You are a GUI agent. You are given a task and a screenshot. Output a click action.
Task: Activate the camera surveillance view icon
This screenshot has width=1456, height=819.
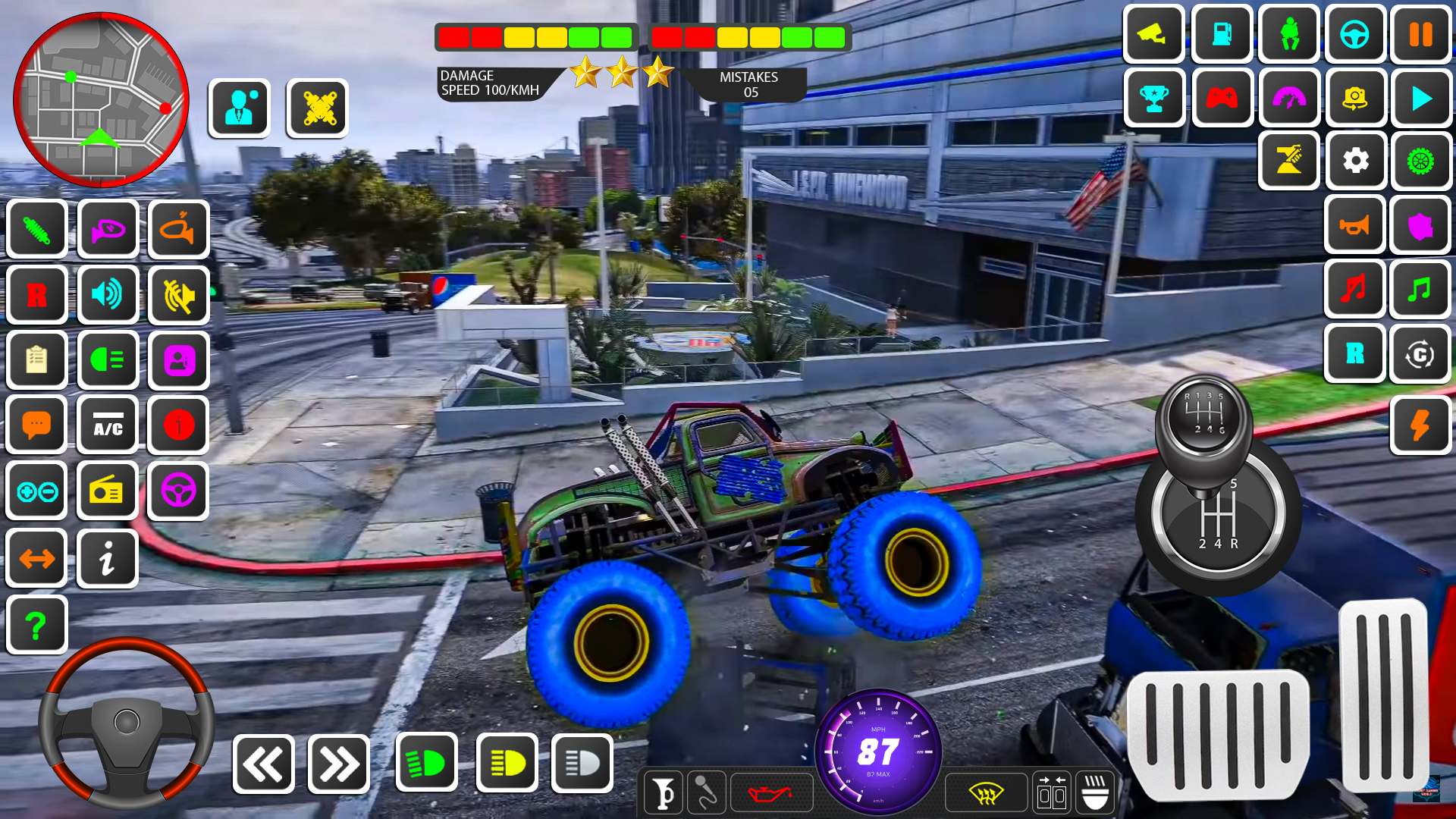1153,34
